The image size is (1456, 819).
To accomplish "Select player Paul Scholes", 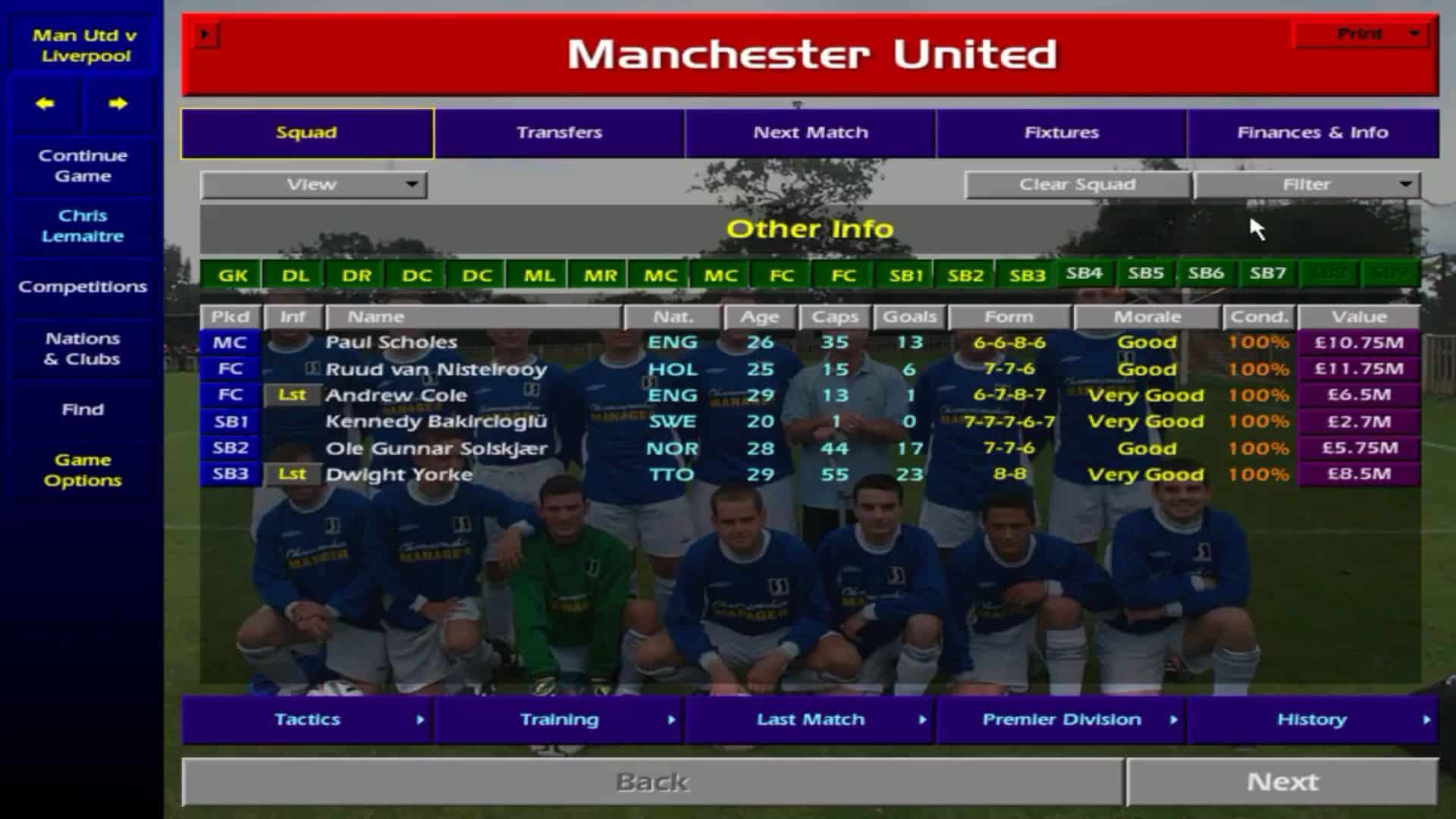I will point(391,342).
